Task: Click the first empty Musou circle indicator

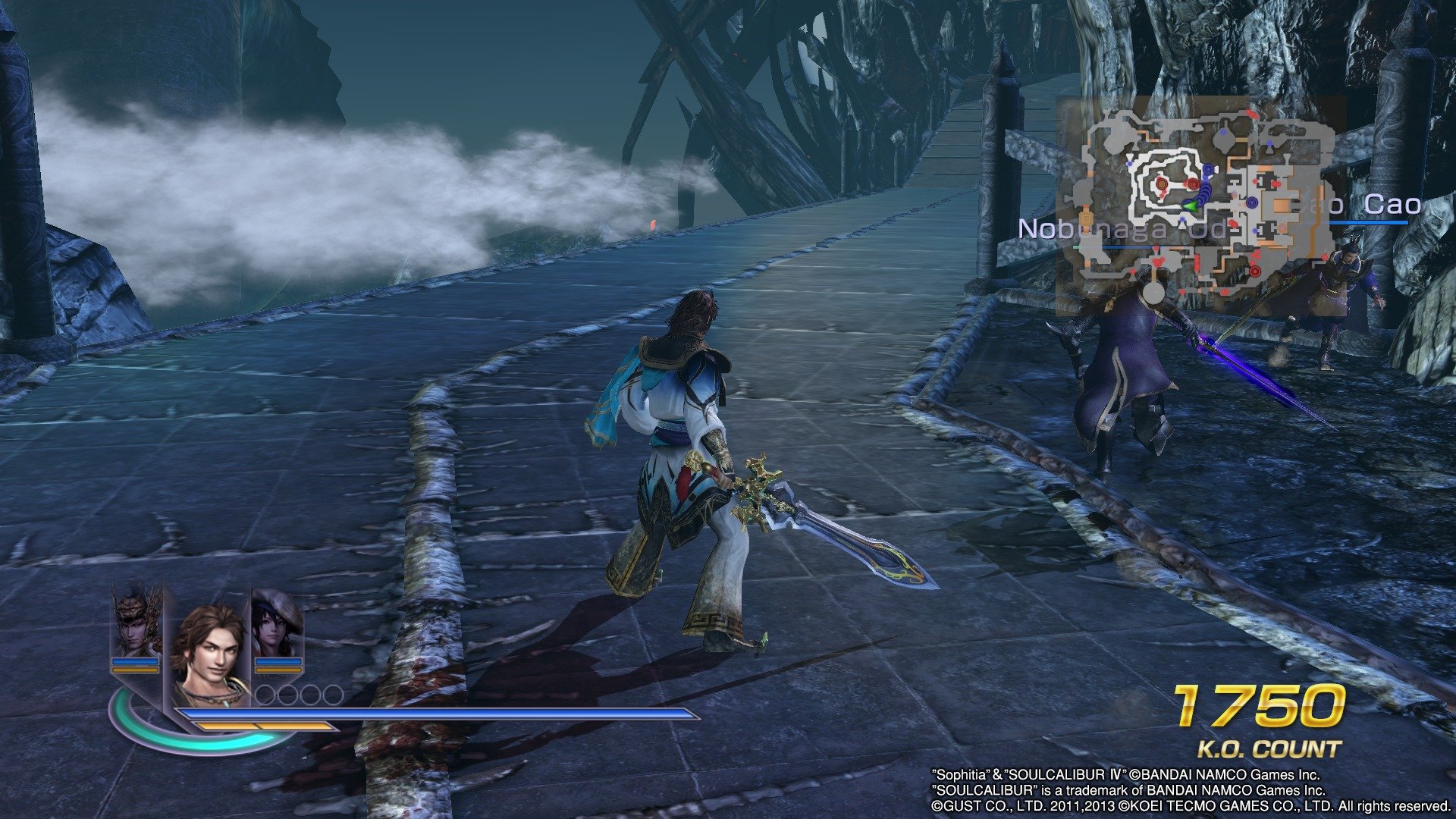Action: pyautogui.click(x=265, y=695)
